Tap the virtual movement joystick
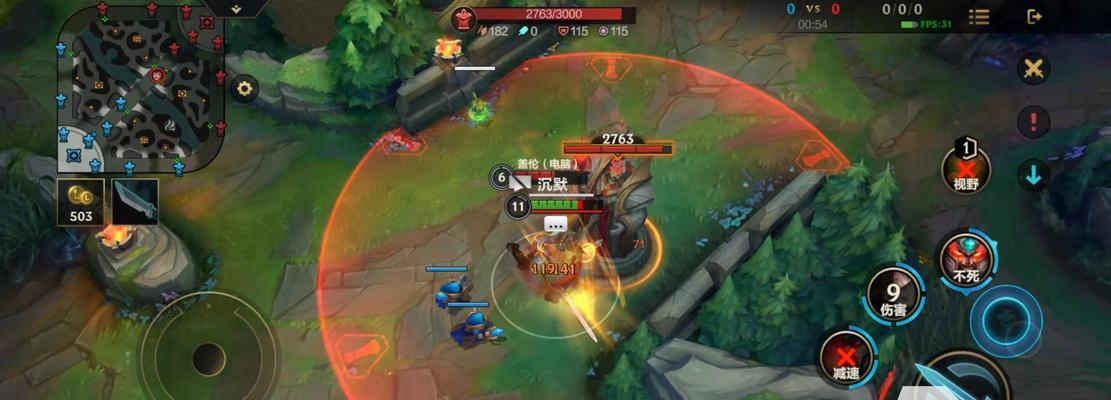The image size is (1111, 400). pos(208,357)
